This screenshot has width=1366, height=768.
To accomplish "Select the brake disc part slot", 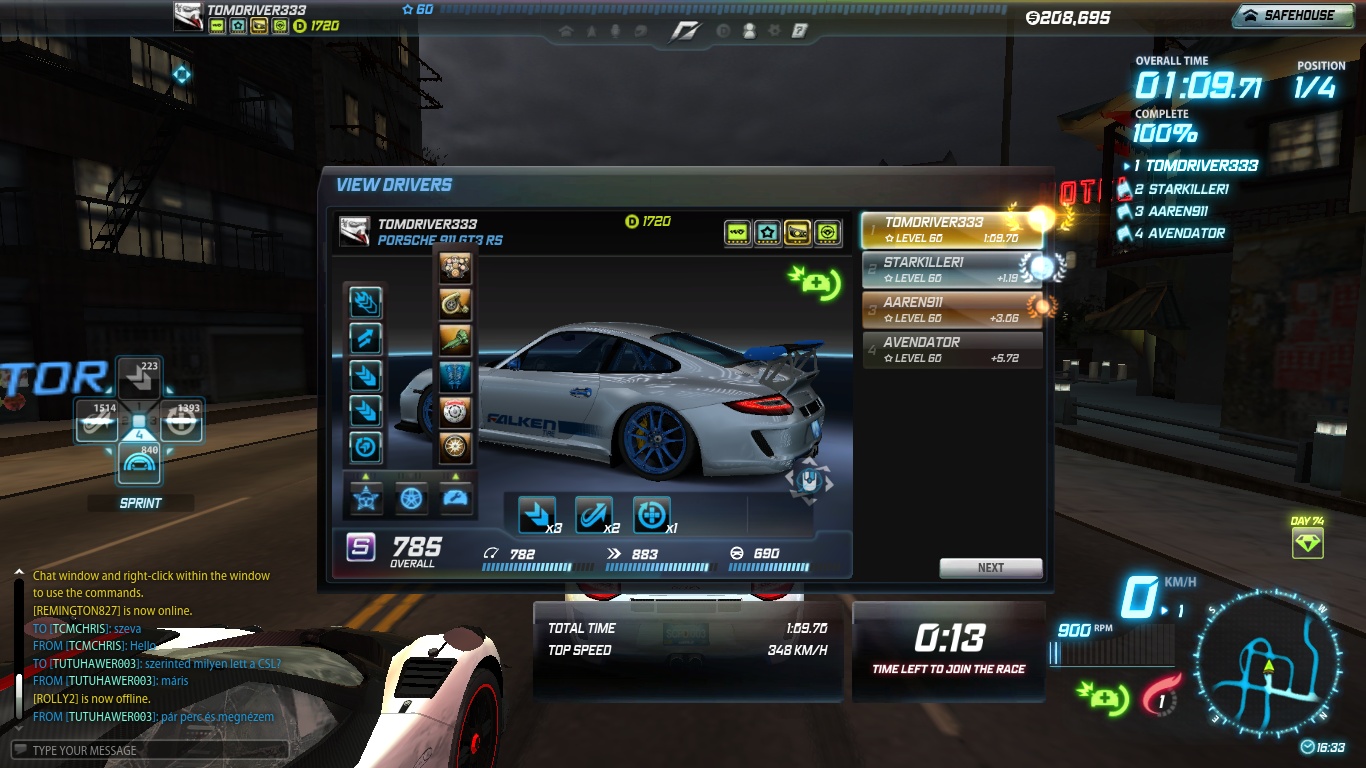I will coord(455,410).
